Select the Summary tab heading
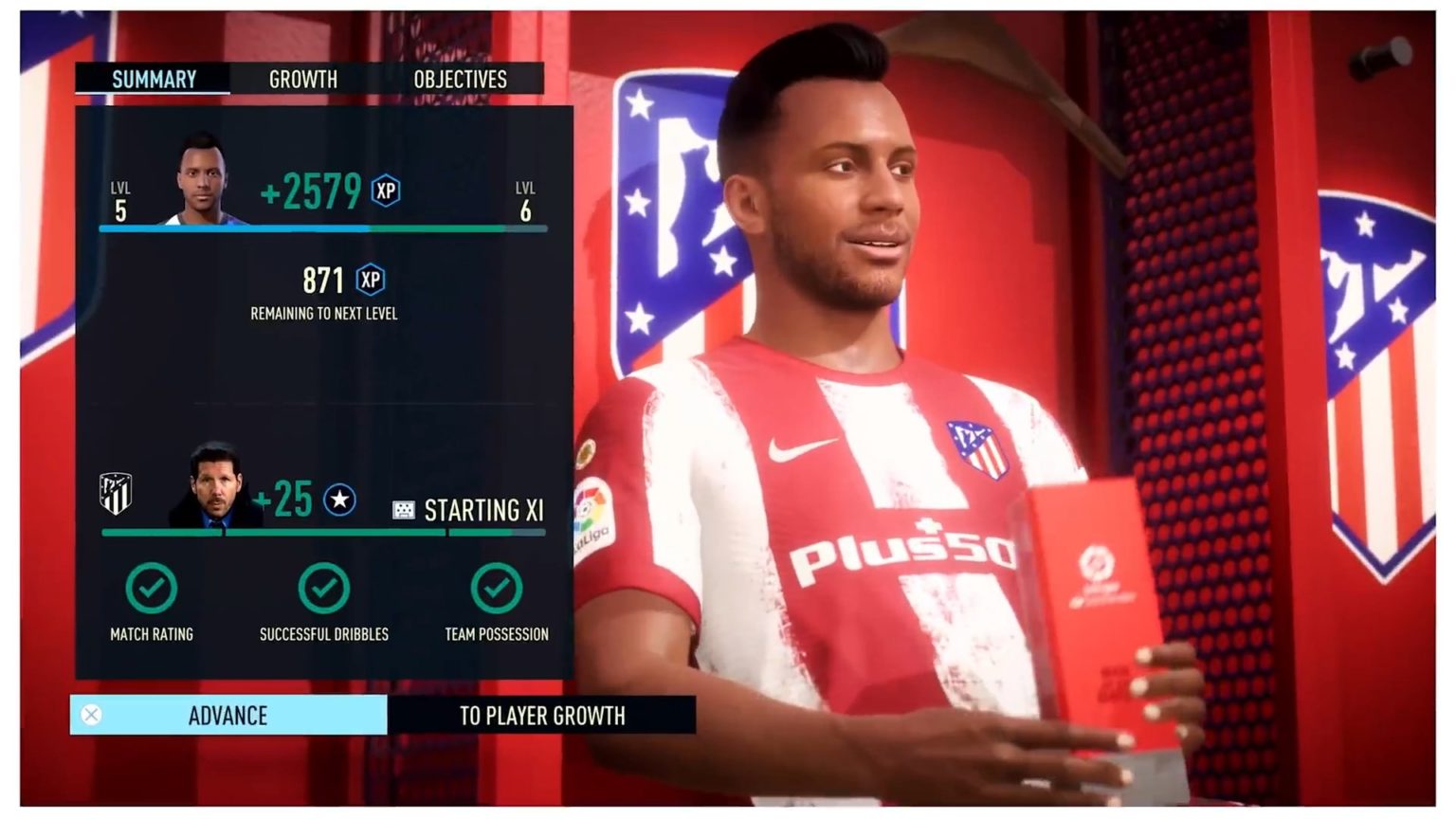1456x819 pixels. pos(153,80)
